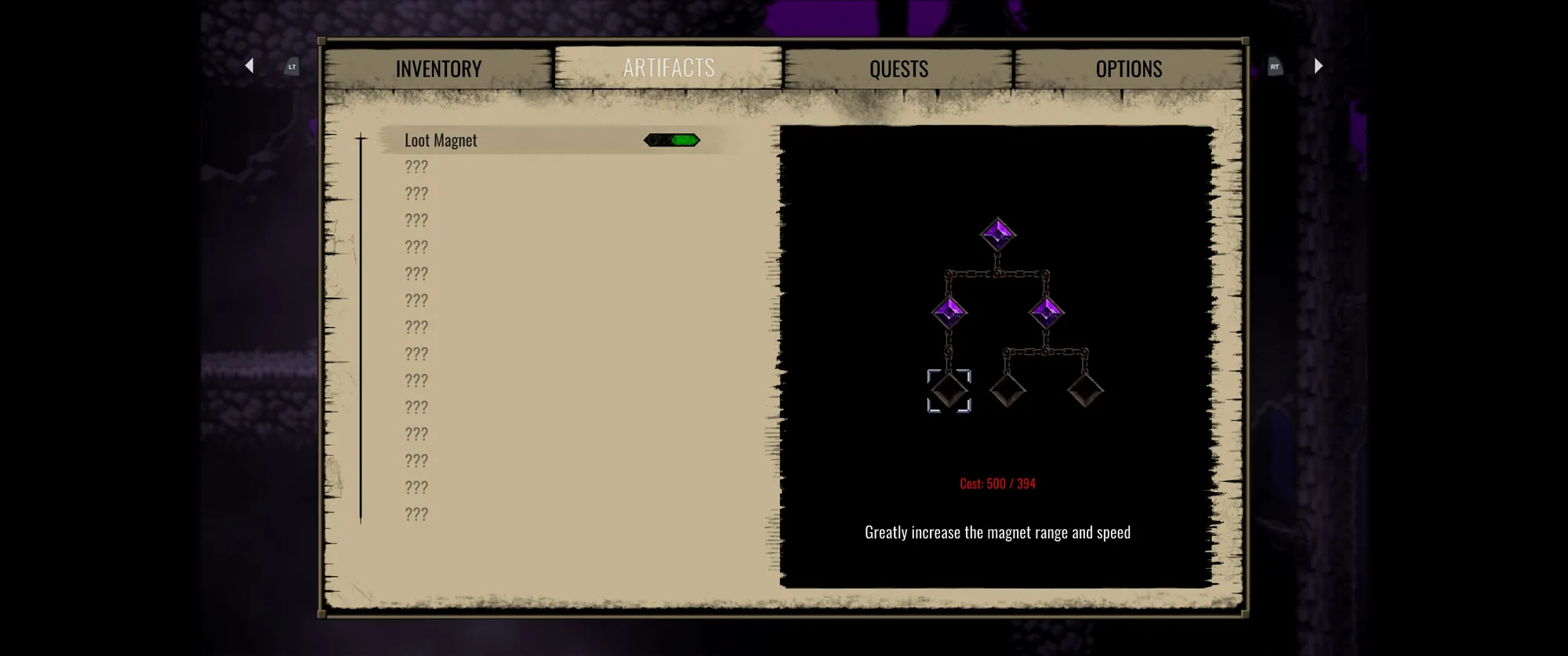Choose the highlighted locked upgrade node
The width and height of the screenshot is (1568, 656).
click(x=949, y=390)
